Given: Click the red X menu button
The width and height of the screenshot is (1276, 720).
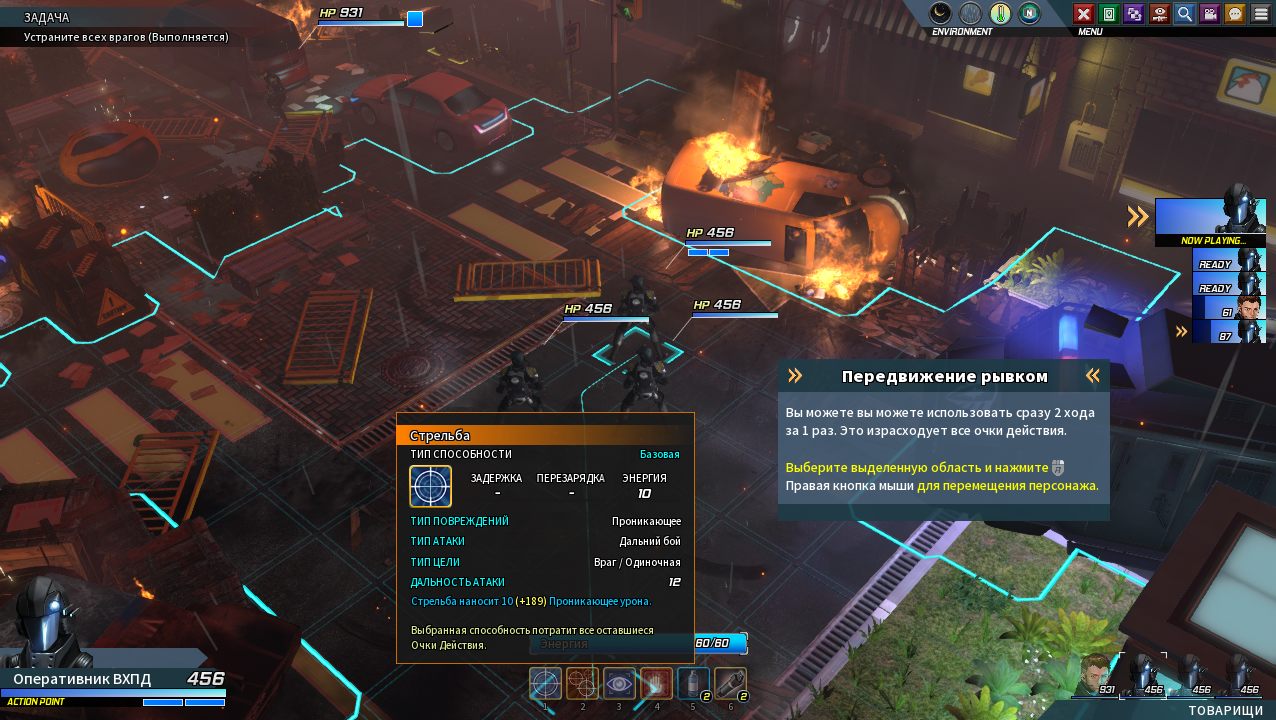Looking at the screenshot, I should tap(1083, 13).
